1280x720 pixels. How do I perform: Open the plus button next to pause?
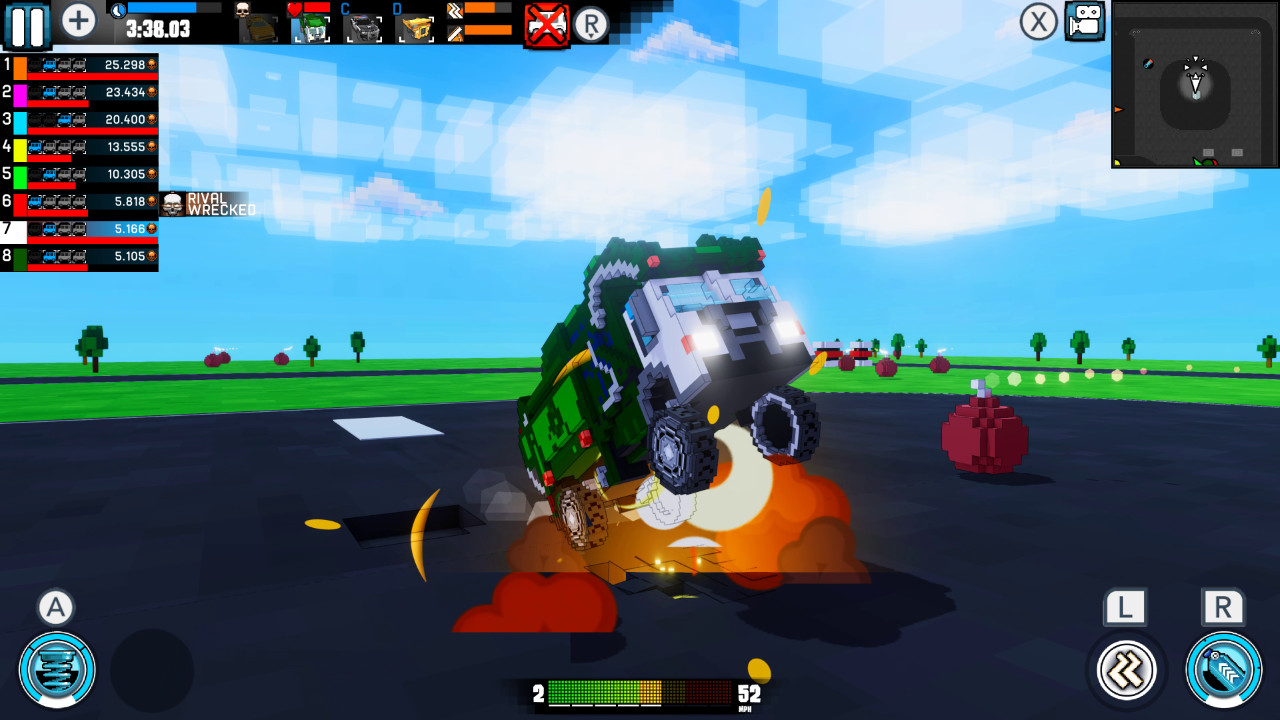77,19
